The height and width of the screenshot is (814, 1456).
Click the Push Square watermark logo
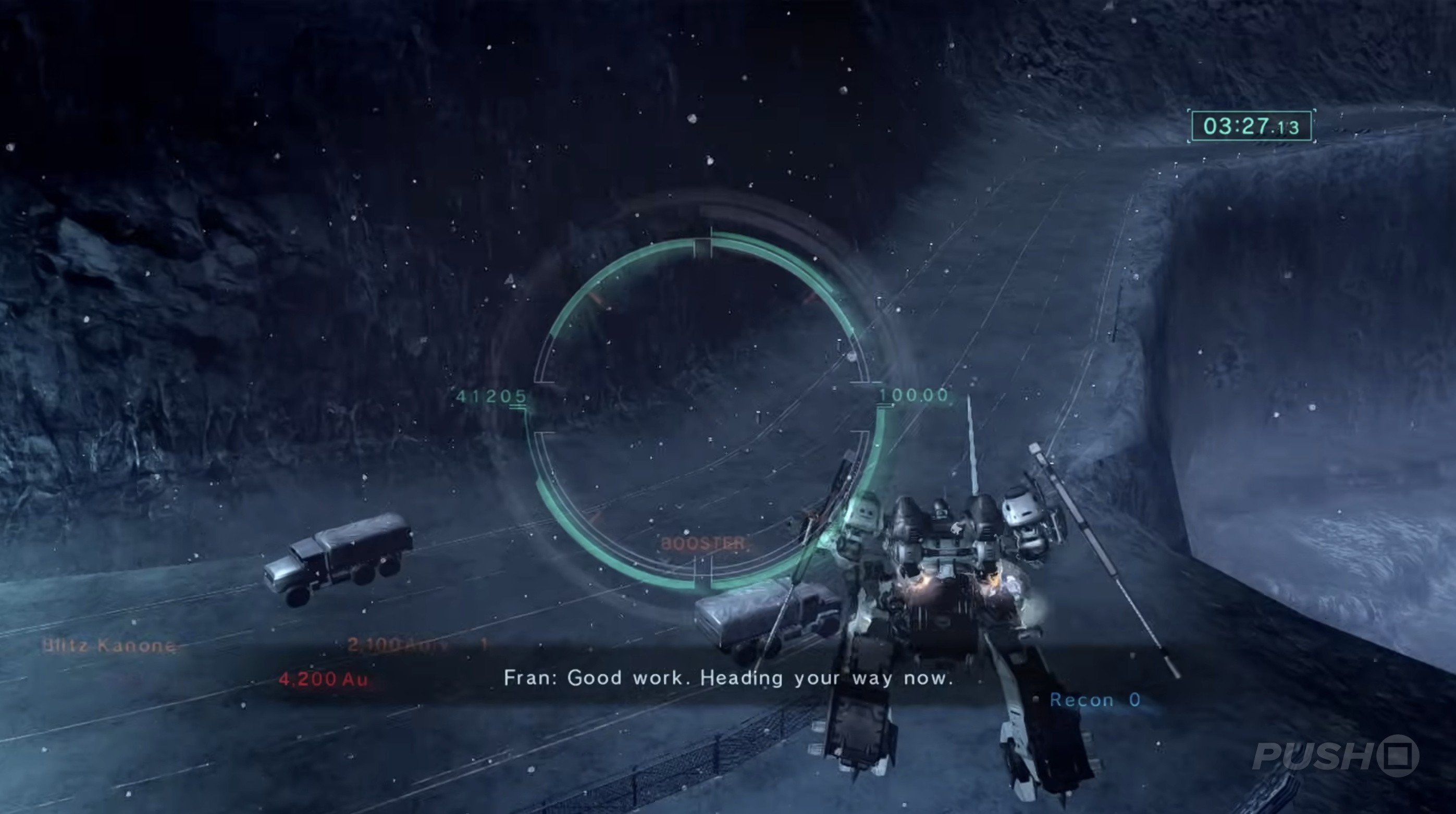pos(1335,756)
